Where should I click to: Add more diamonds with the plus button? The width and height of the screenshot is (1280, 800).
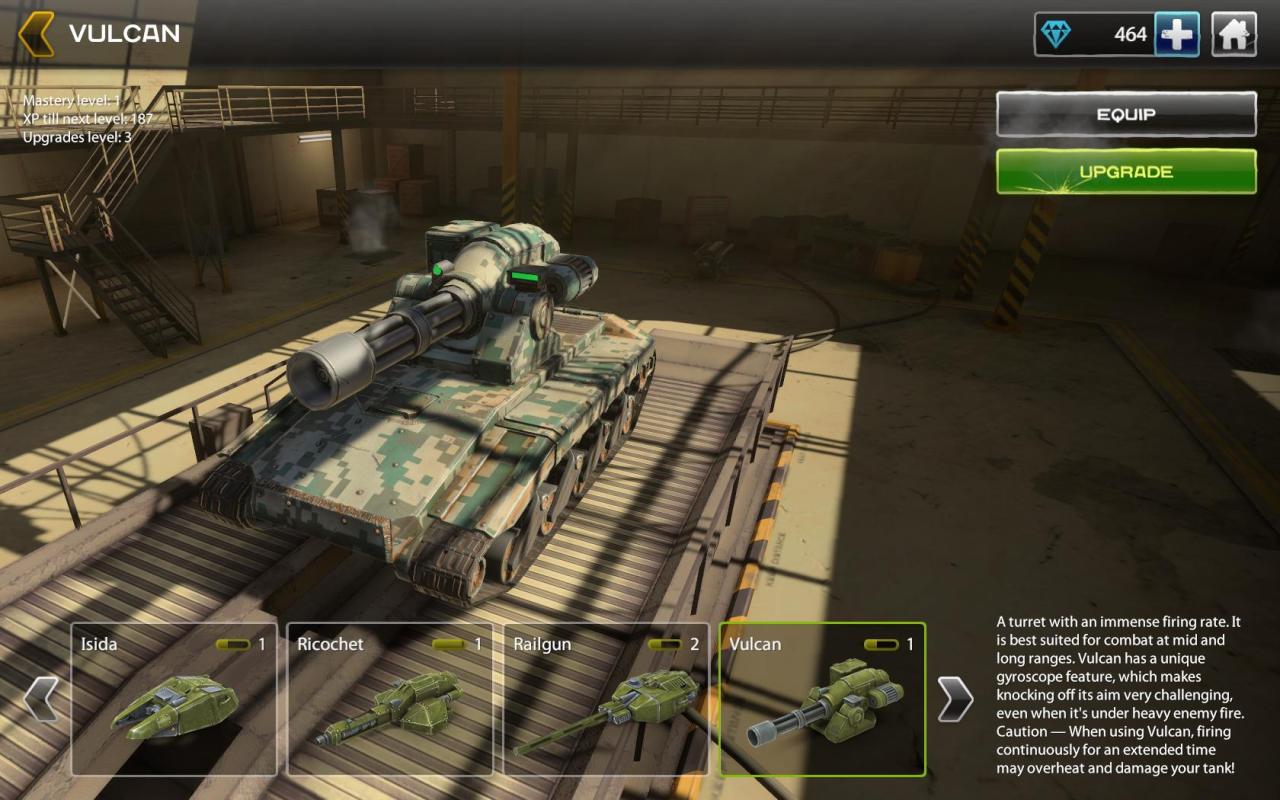point(1177,35)
